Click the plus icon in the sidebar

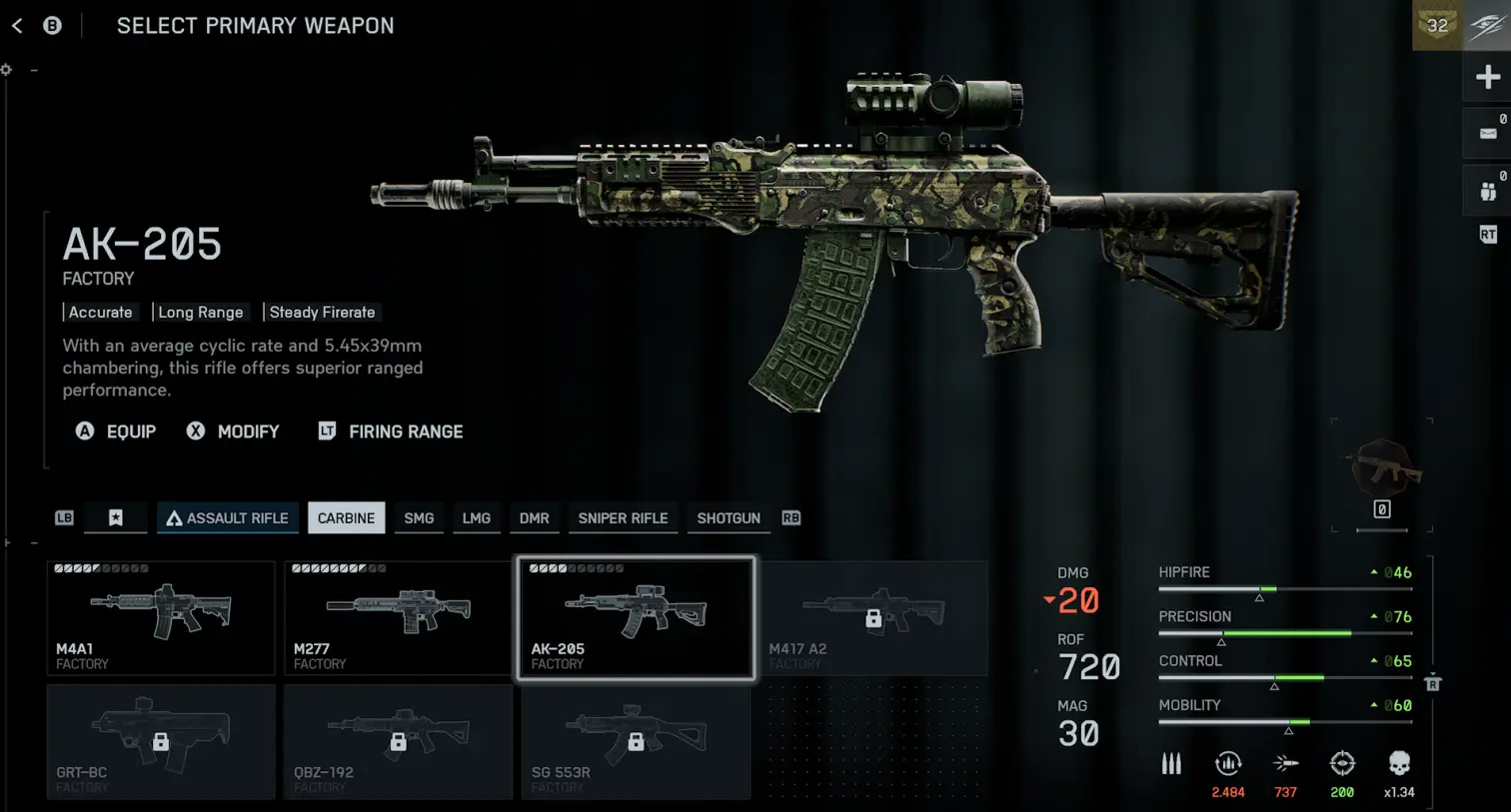pyautogui.click(x=1487, y=77)
